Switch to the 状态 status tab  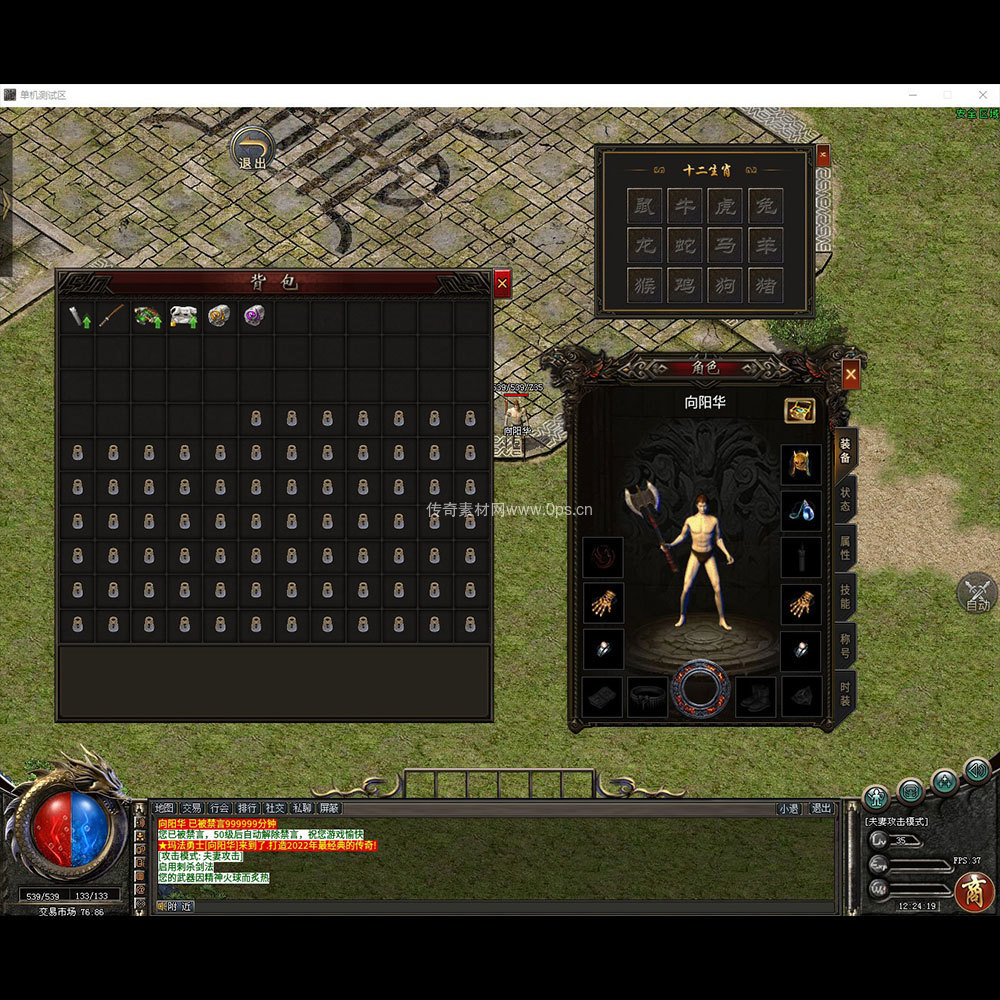point(845,499)
